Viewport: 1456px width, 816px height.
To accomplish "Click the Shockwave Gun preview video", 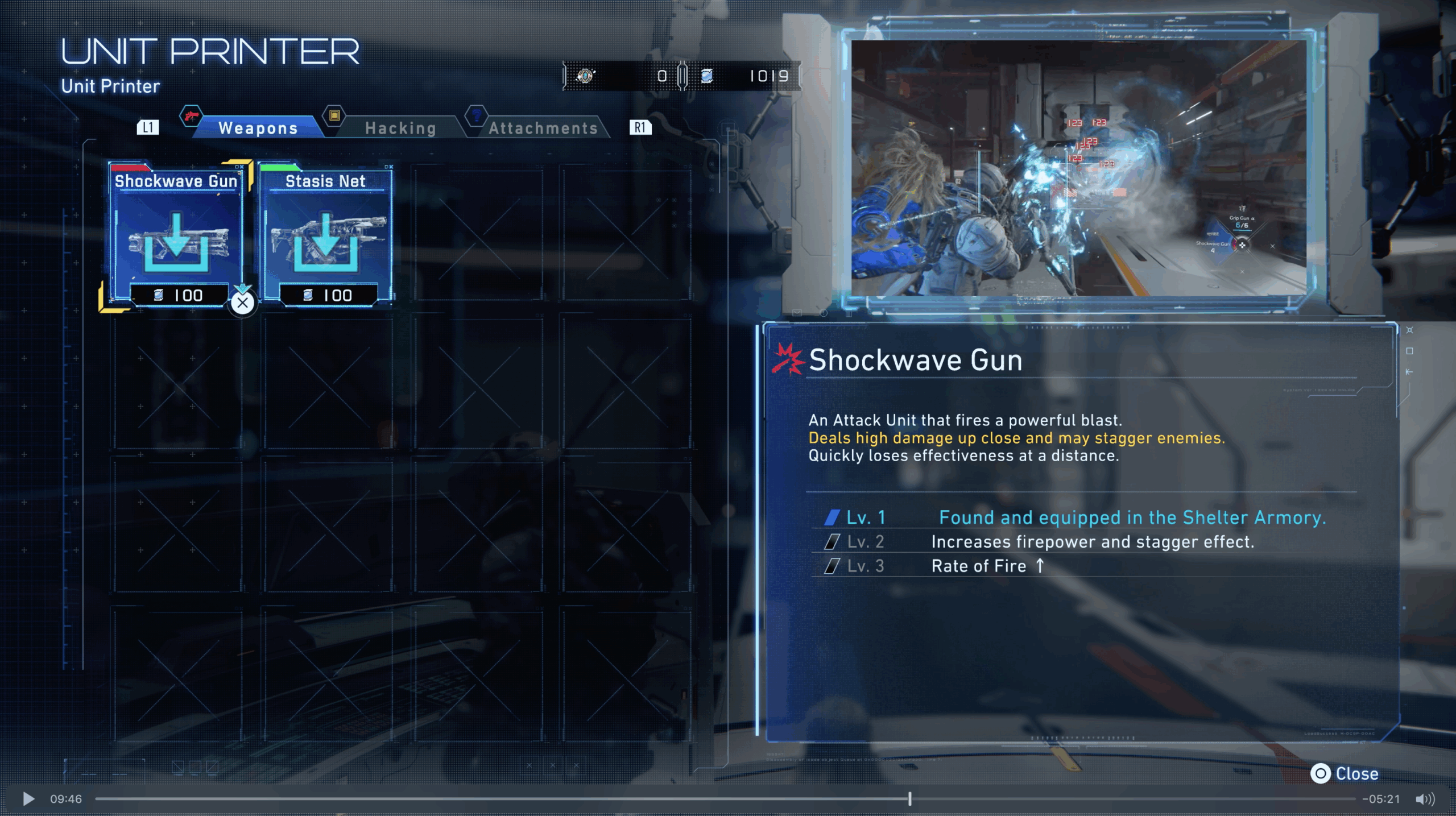I will point(1078,168).
